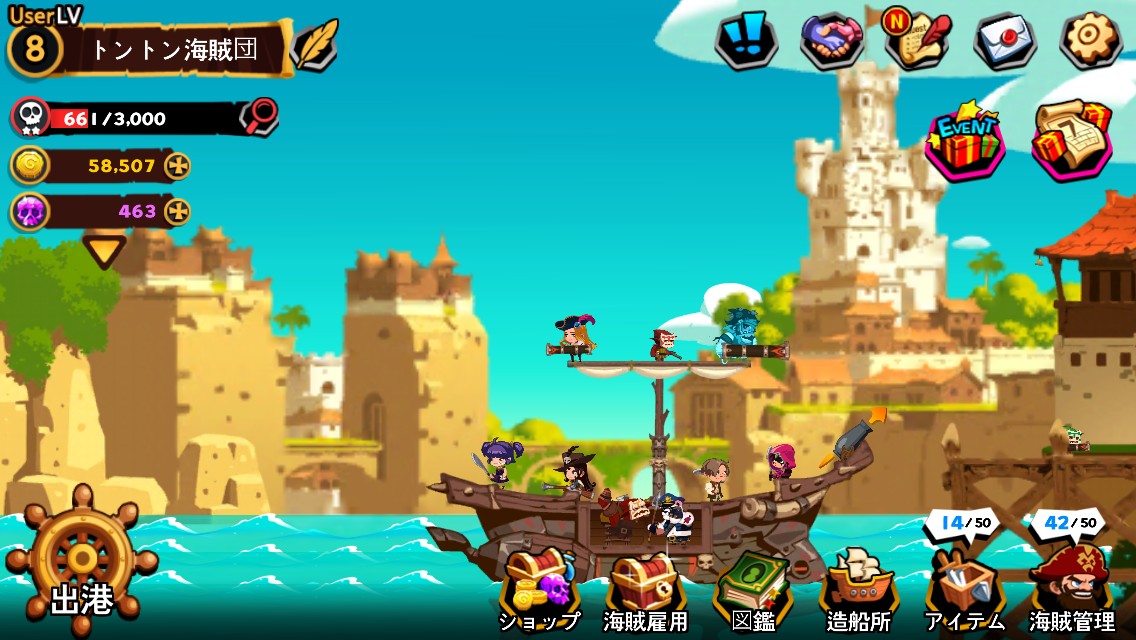Click the magnifier beside the skull bar
1136x640 pixels.
pos(259,116)
